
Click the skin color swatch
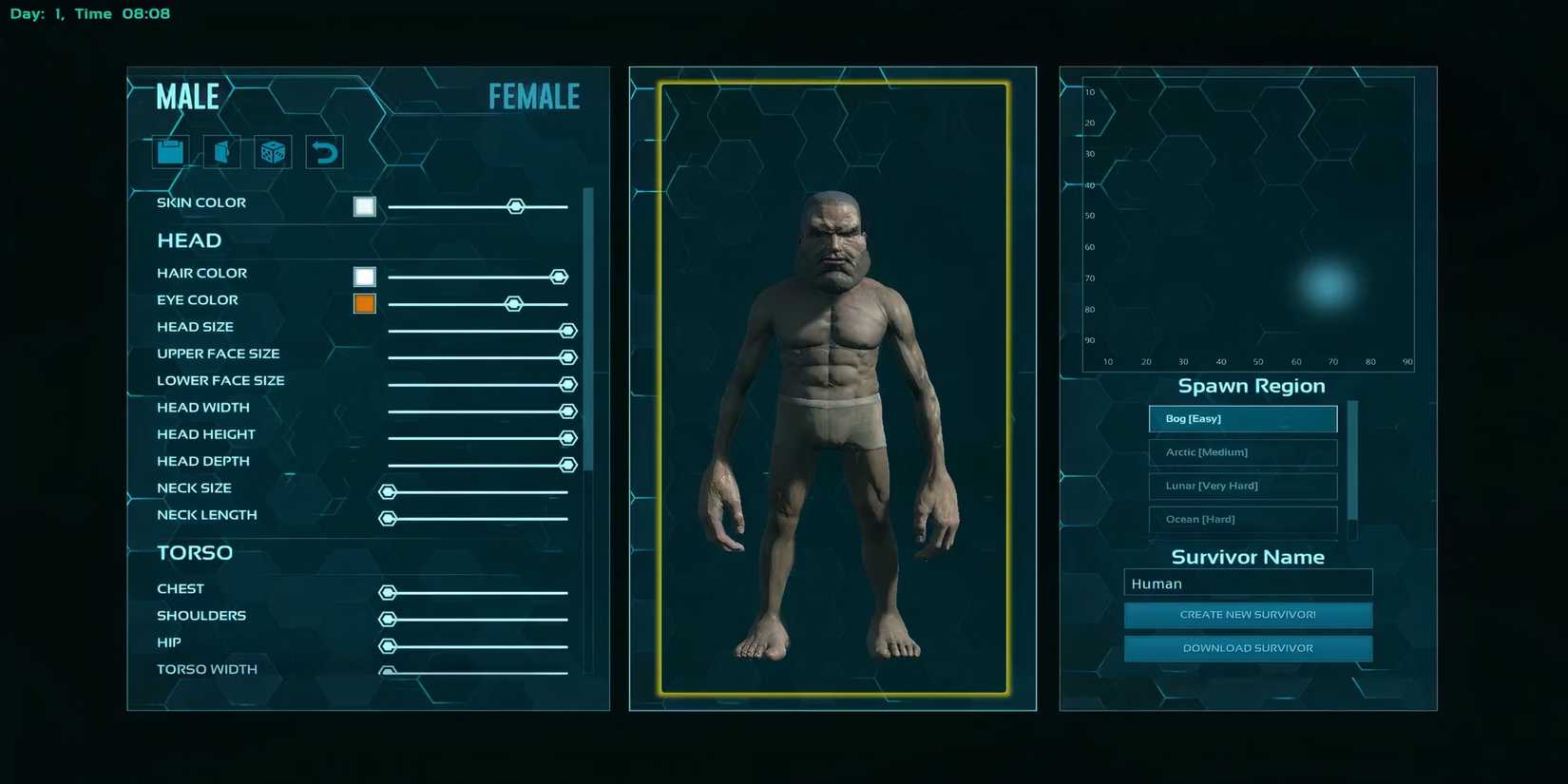point(364,206)
